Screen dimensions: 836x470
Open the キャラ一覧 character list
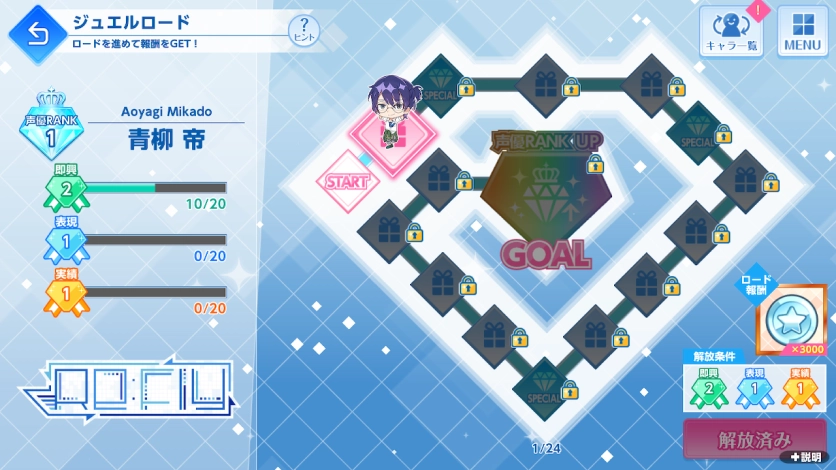(x=731, y=31)
